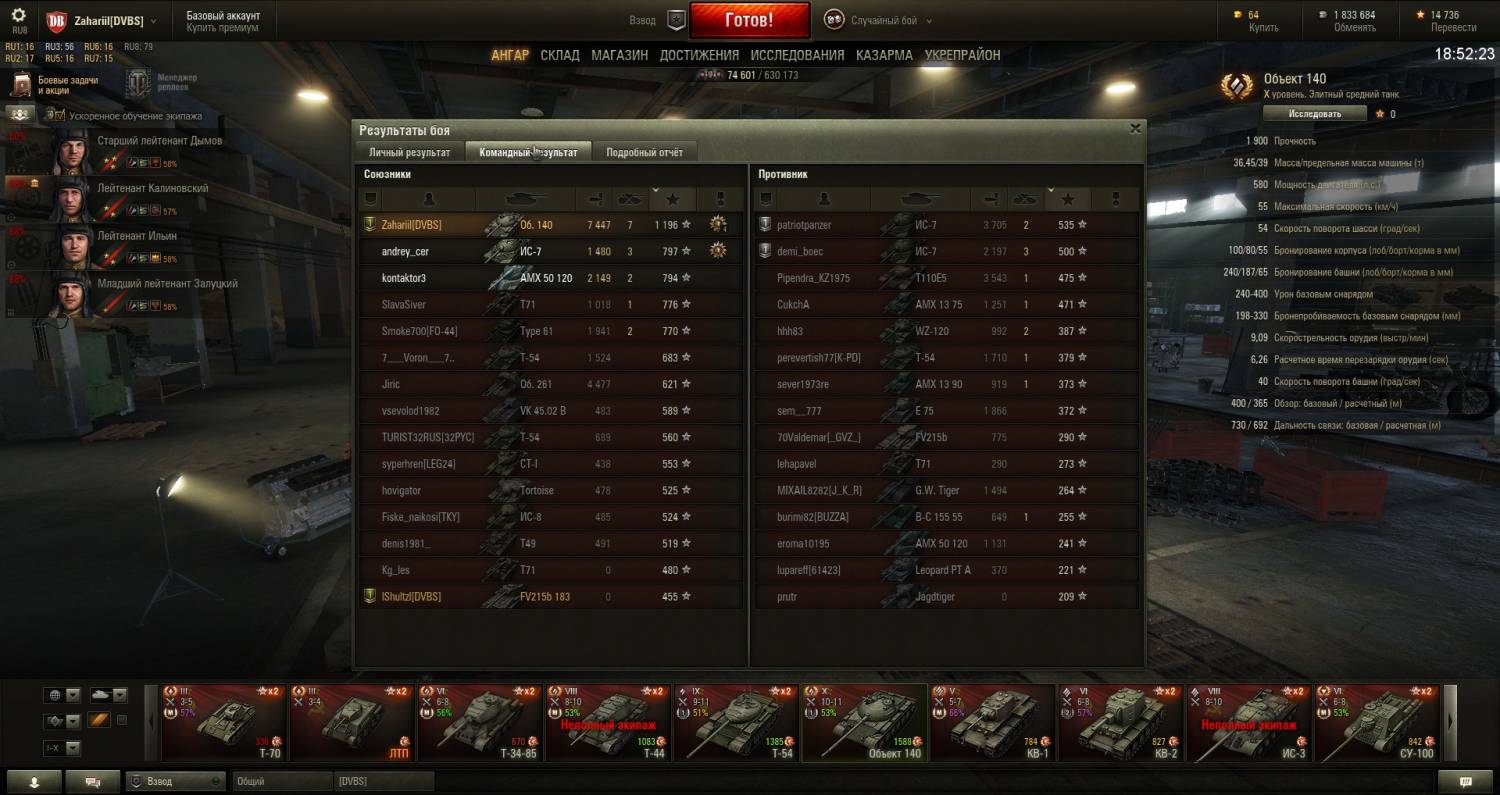Open the Склад (depot) menu
The image size is (1500, 795).
tap(560, 55)
